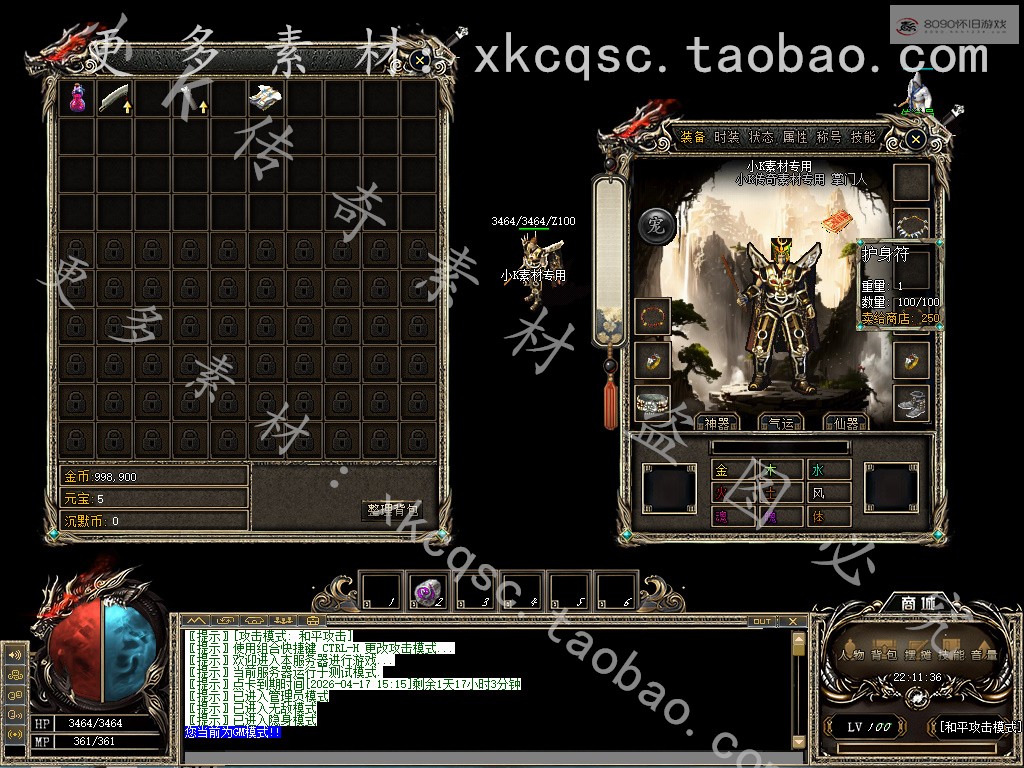Select the pink potion gourd in the bag
This screenshot has height=768, width=1024.
tap(77, 98)
